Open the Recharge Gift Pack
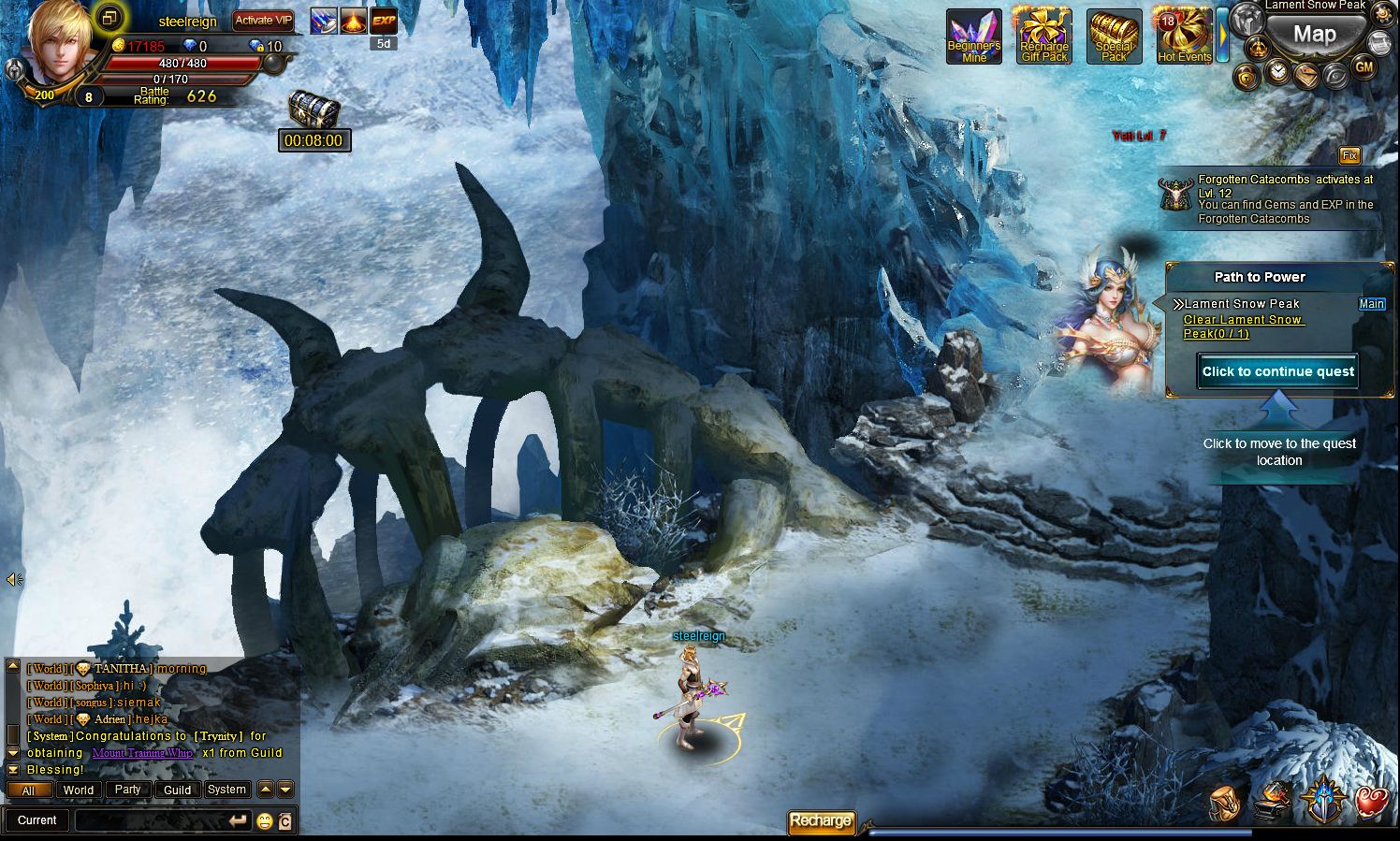Screen dimensions: 1400x841 pos(1043,37)
